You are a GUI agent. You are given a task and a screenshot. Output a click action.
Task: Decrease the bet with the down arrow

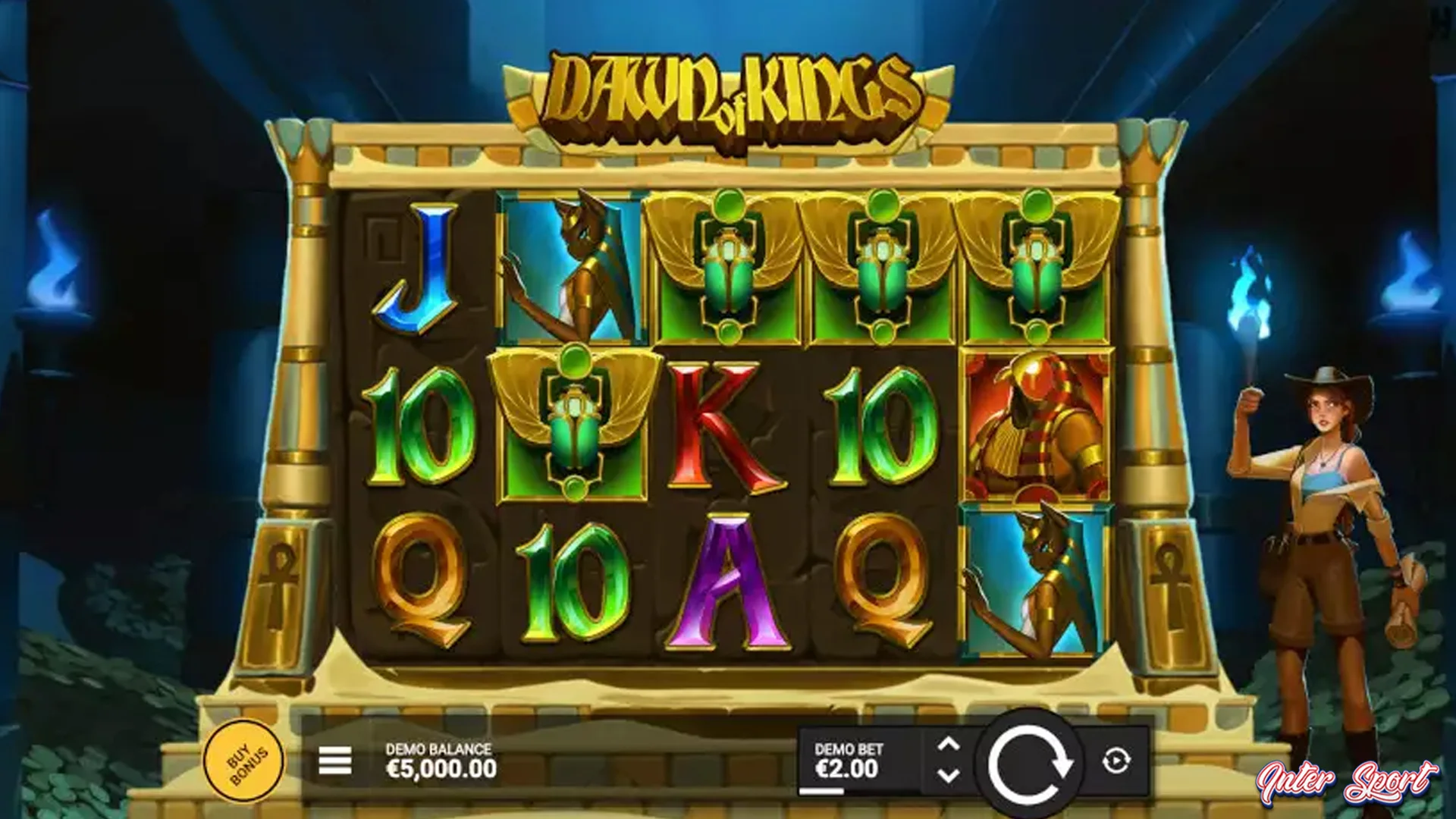pos(946,773)
